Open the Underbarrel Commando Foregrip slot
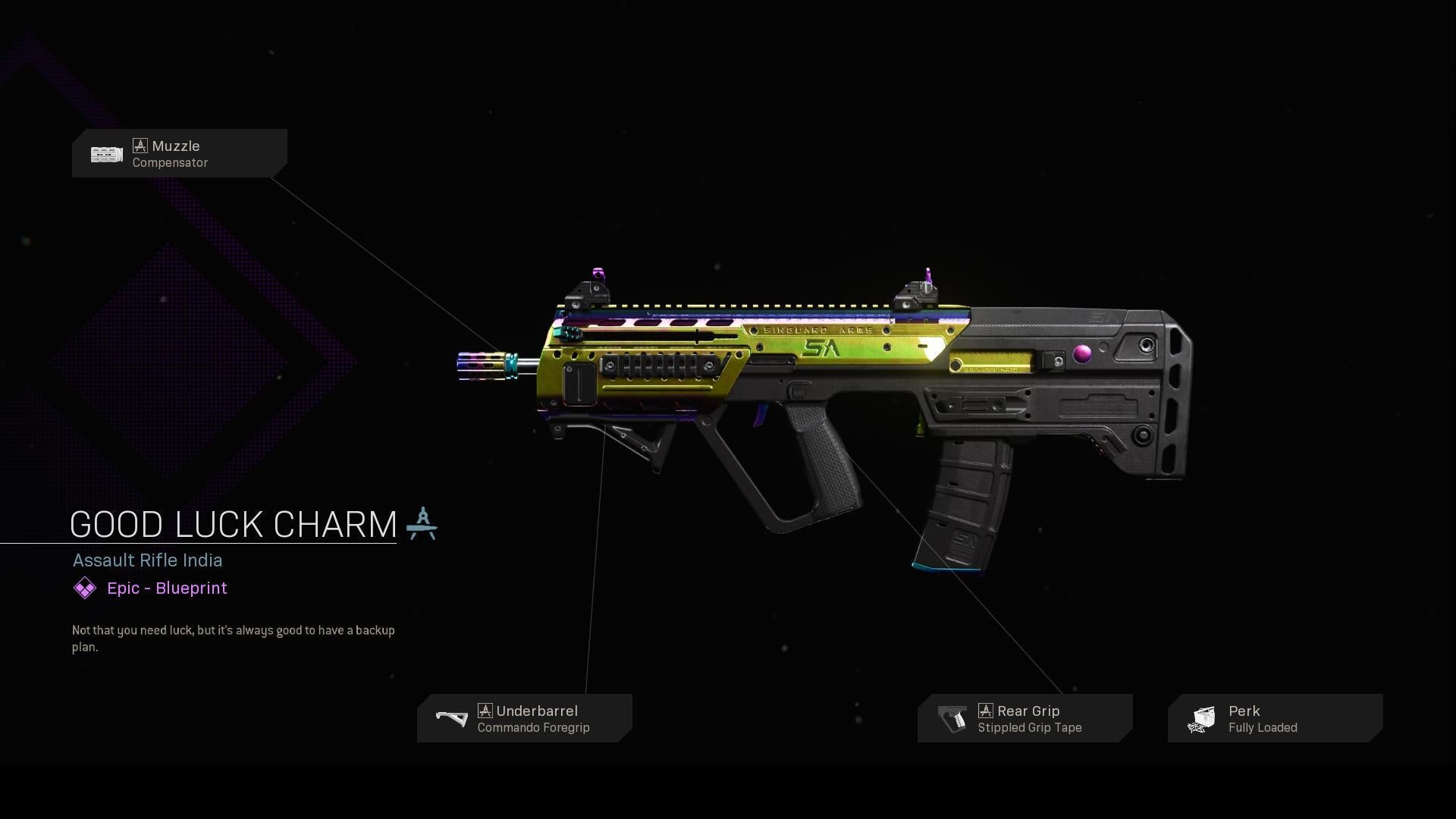Viewport: 1456px width, 819px height. click(525, 718)
